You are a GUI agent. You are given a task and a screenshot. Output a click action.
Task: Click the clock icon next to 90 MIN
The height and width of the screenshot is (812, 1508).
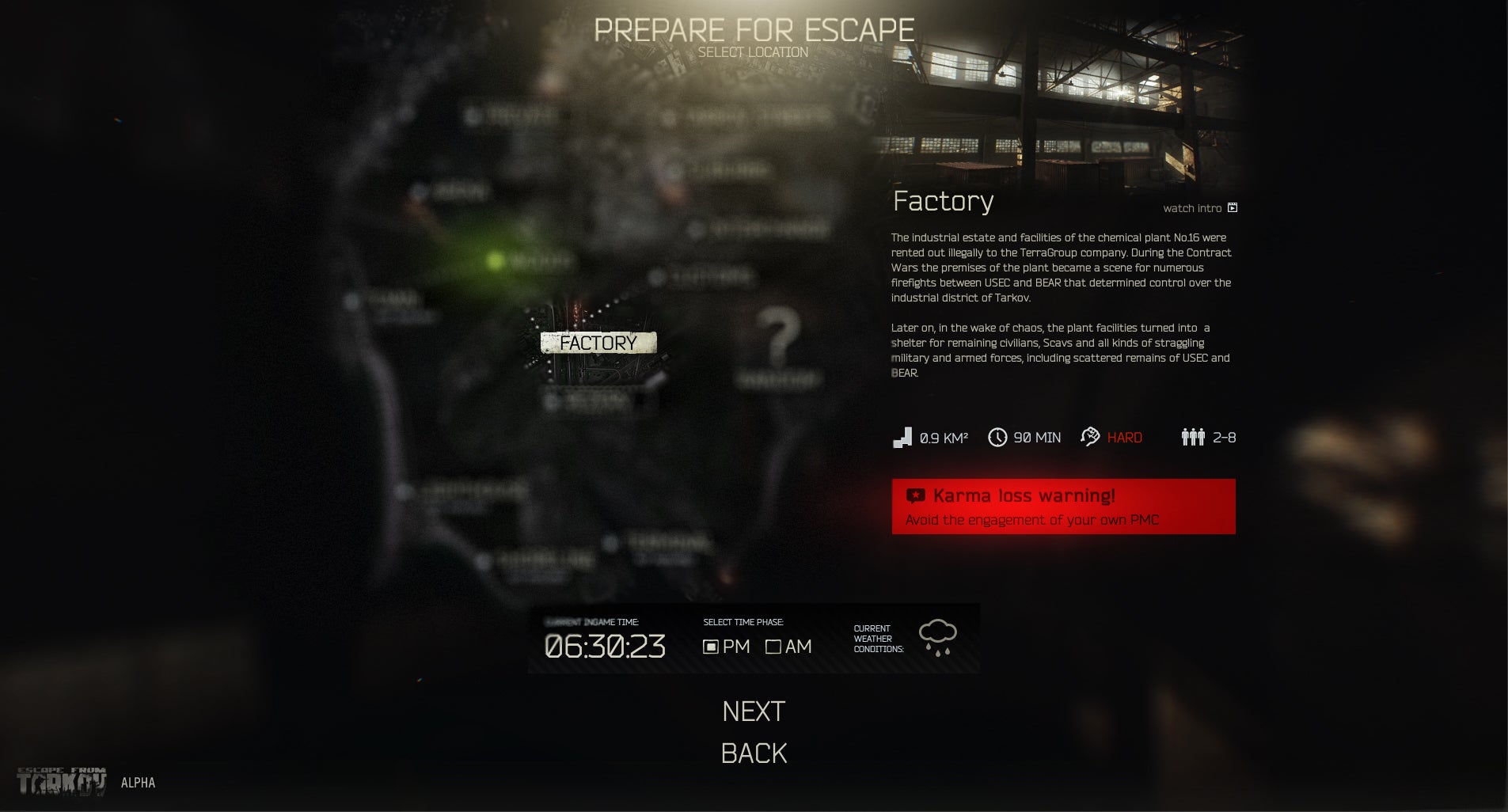(997, 436)
